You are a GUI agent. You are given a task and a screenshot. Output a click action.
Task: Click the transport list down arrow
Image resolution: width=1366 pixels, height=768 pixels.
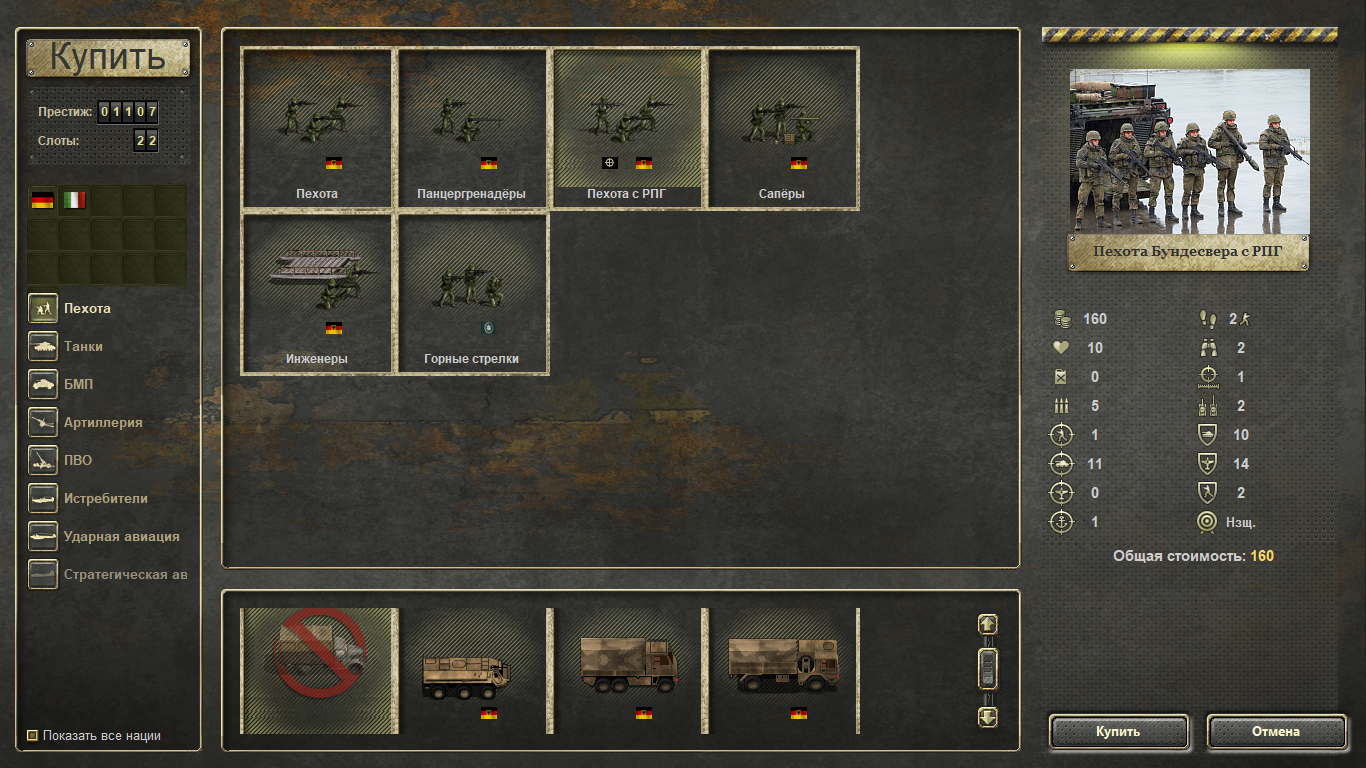[987, 716]
